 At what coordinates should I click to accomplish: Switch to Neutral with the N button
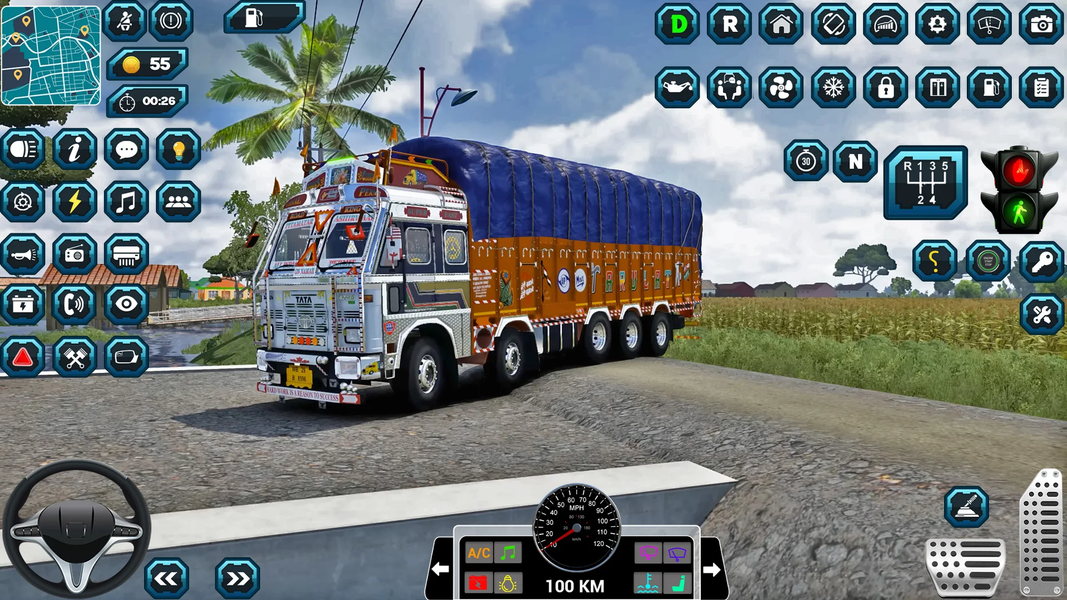pyautogui.click(x=855, y=161)
